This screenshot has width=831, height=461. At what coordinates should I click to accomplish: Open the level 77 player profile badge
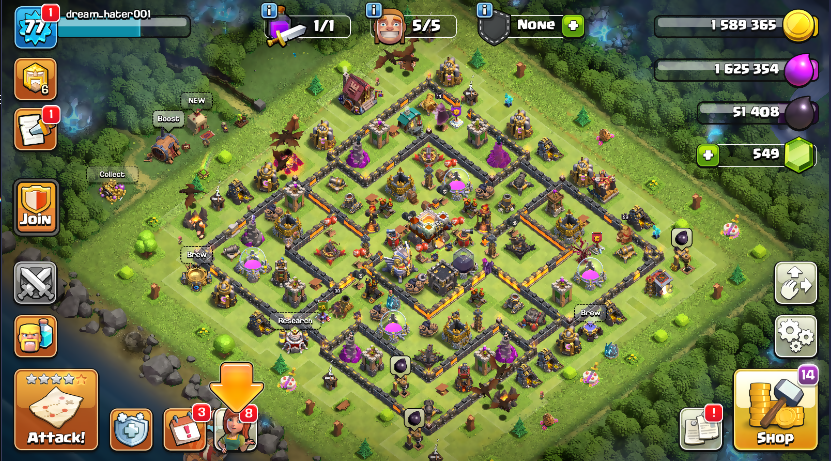pyautogui.click(x=34, y=26)
